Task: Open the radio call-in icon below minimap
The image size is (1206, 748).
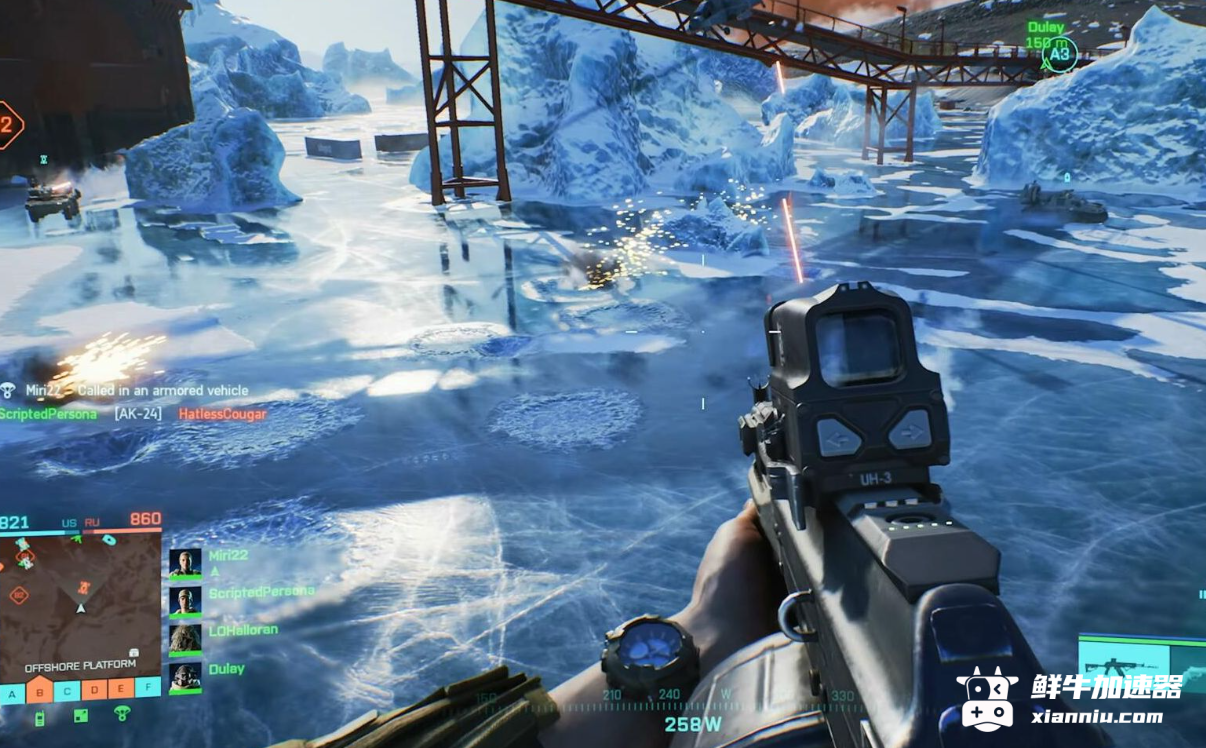Action: (x=40, y=717)
